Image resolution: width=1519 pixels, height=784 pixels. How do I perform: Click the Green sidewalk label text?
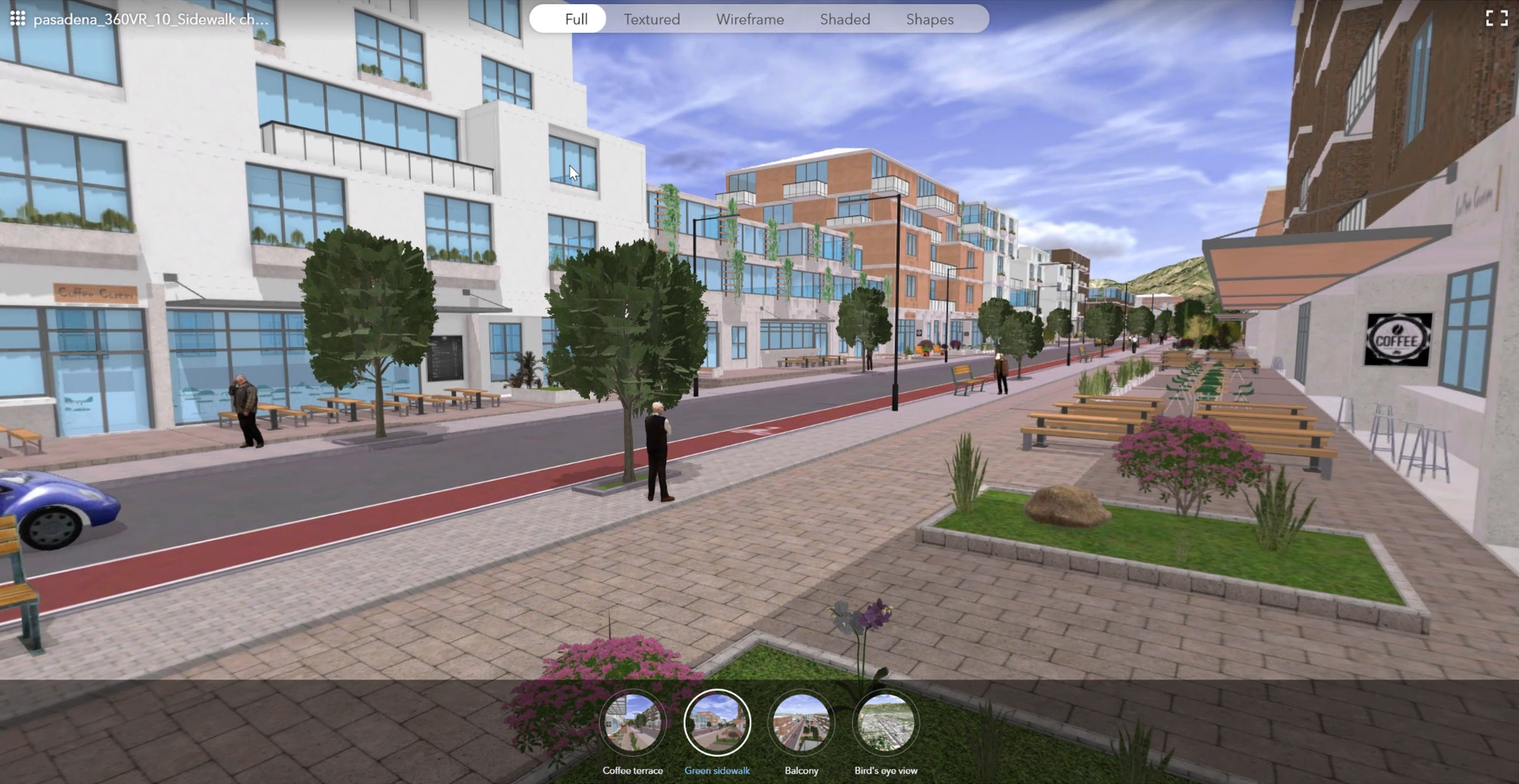717,770
